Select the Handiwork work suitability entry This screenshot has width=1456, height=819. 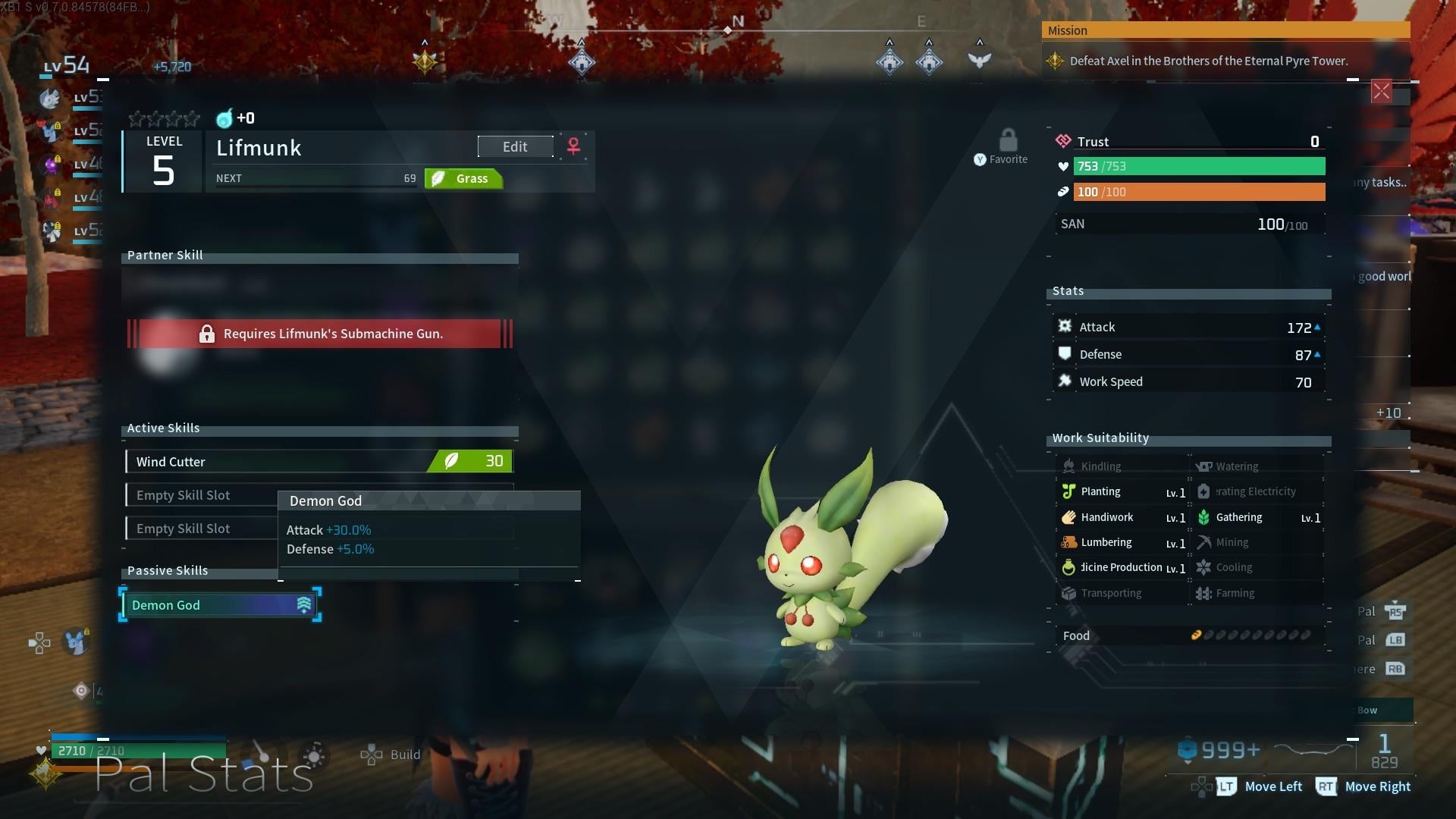coord(1123,517)
